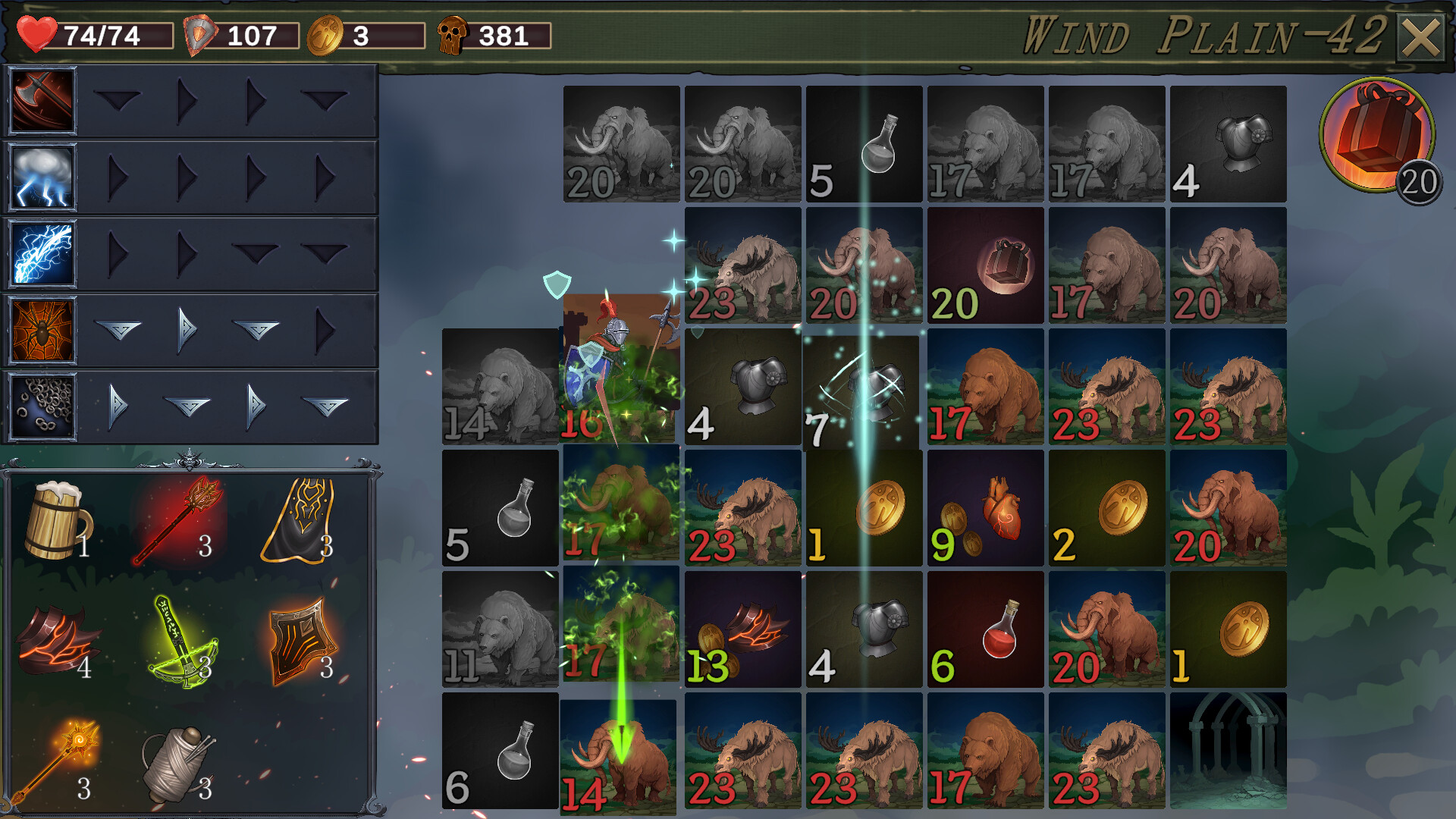Viewport: 1456px width, 819px height.
Task: Activate the storm cloud skill
Action: click(41, 177)
